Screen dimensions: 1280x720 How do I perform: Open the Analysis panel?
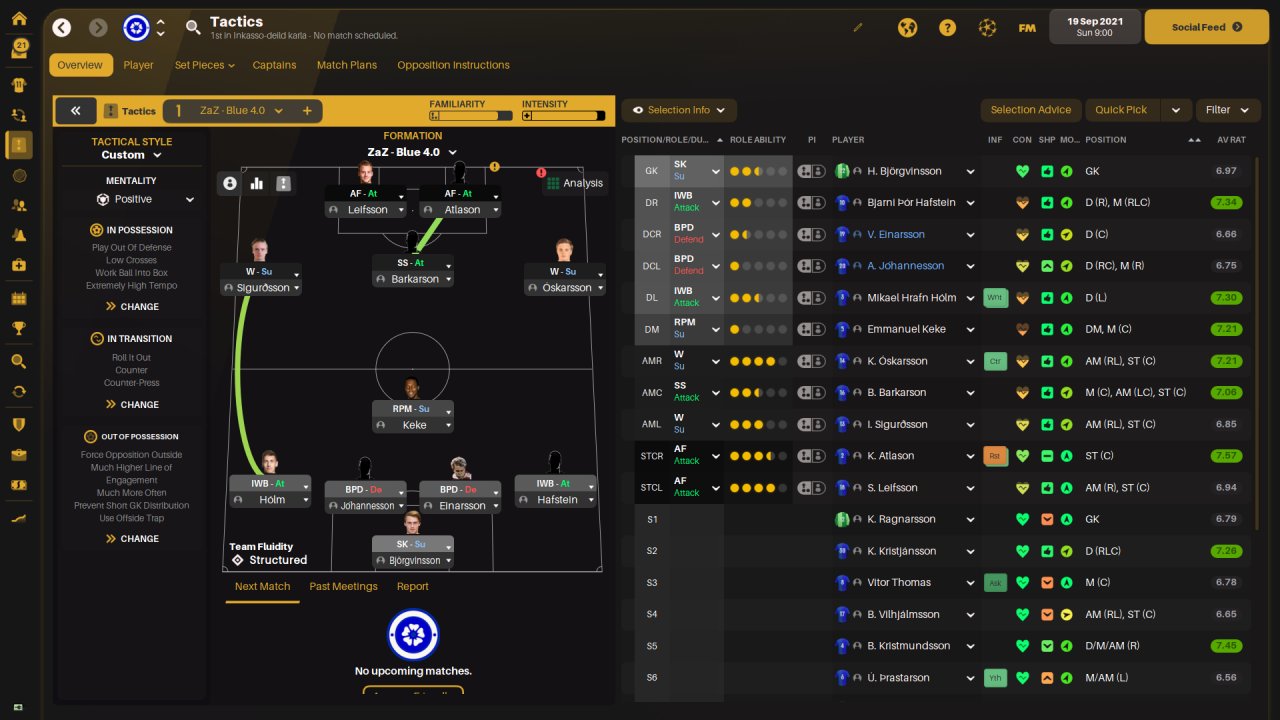pyautogui.click(x=574, y=183)
